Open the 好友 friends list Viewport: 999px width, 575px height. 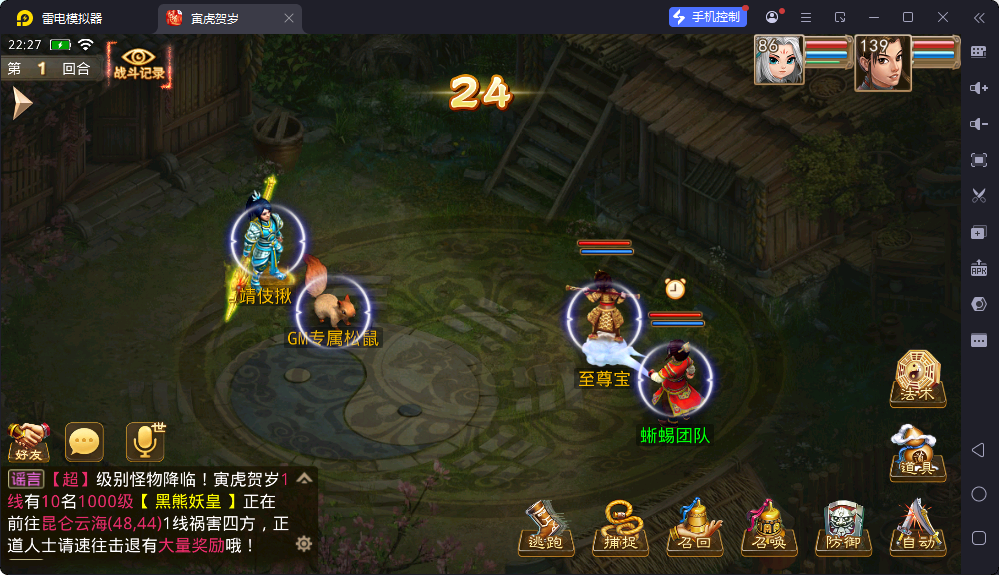[x=29, y=441]
